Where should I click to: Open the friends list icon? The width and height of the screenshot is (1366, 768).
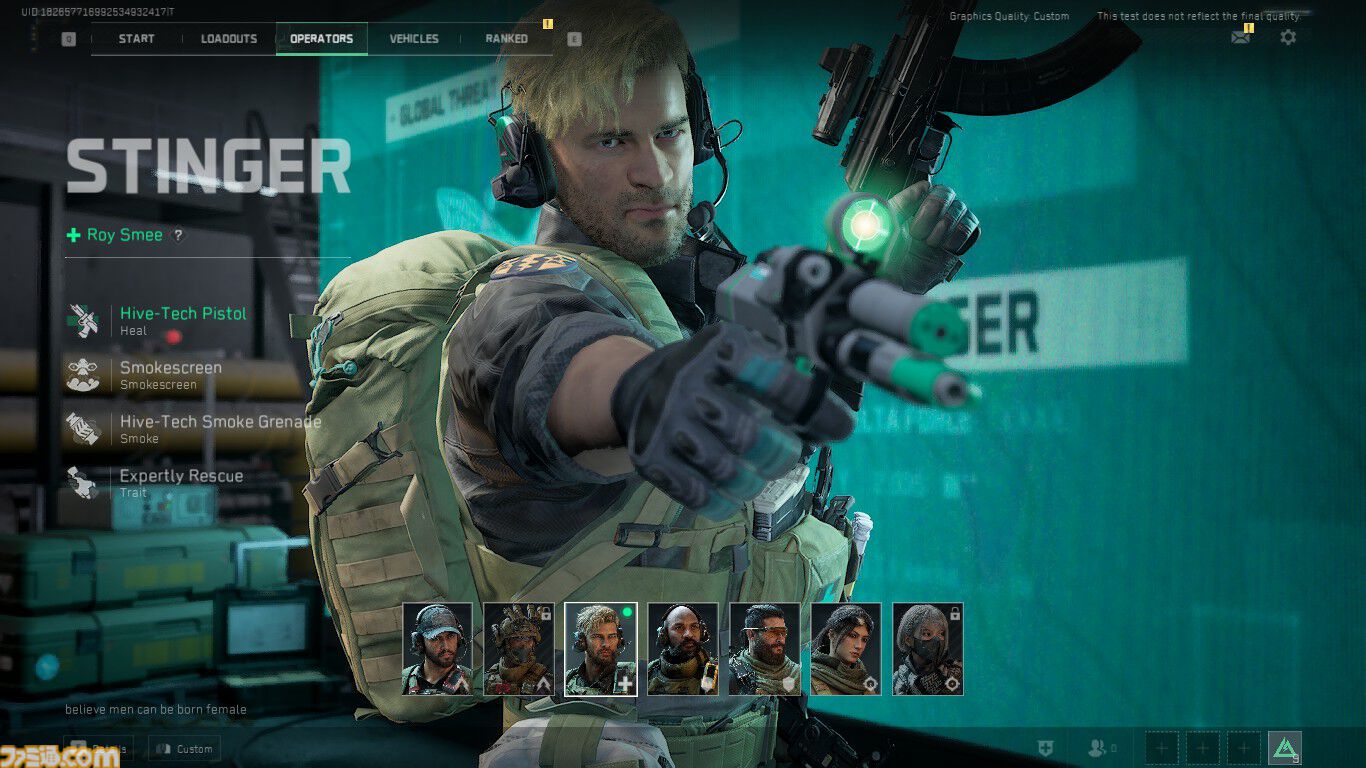click(1097, 748)
